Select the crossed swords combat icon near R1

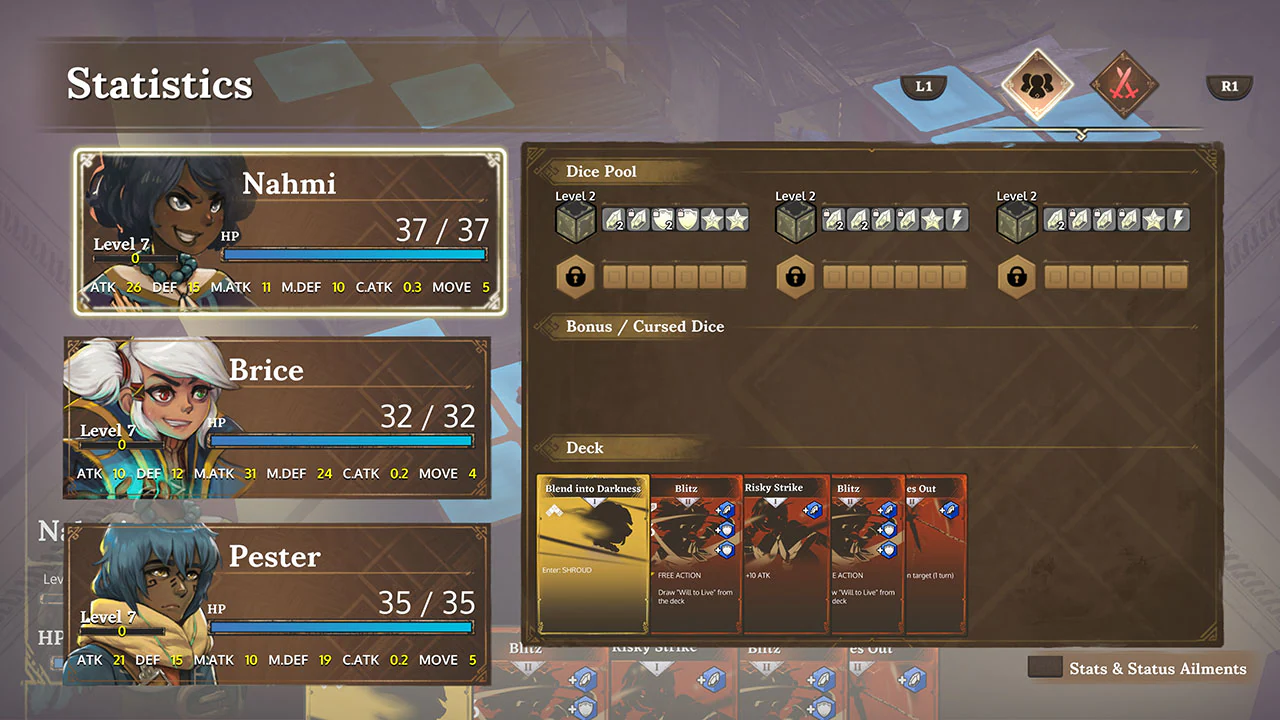point(1124,86)
